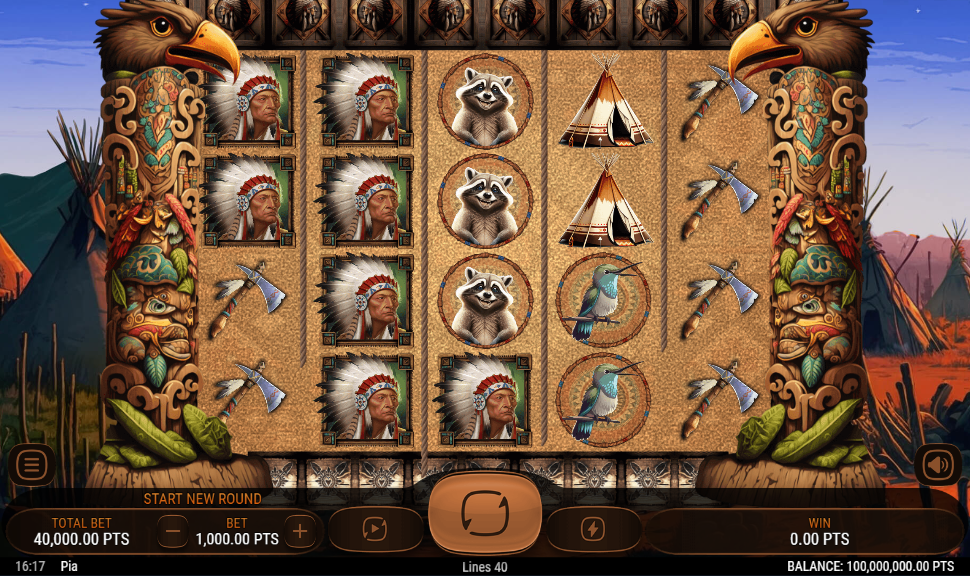Spin the reels with the center button
Image resolution: width=970 pixels, height=576 pixels.
point(485,513)
